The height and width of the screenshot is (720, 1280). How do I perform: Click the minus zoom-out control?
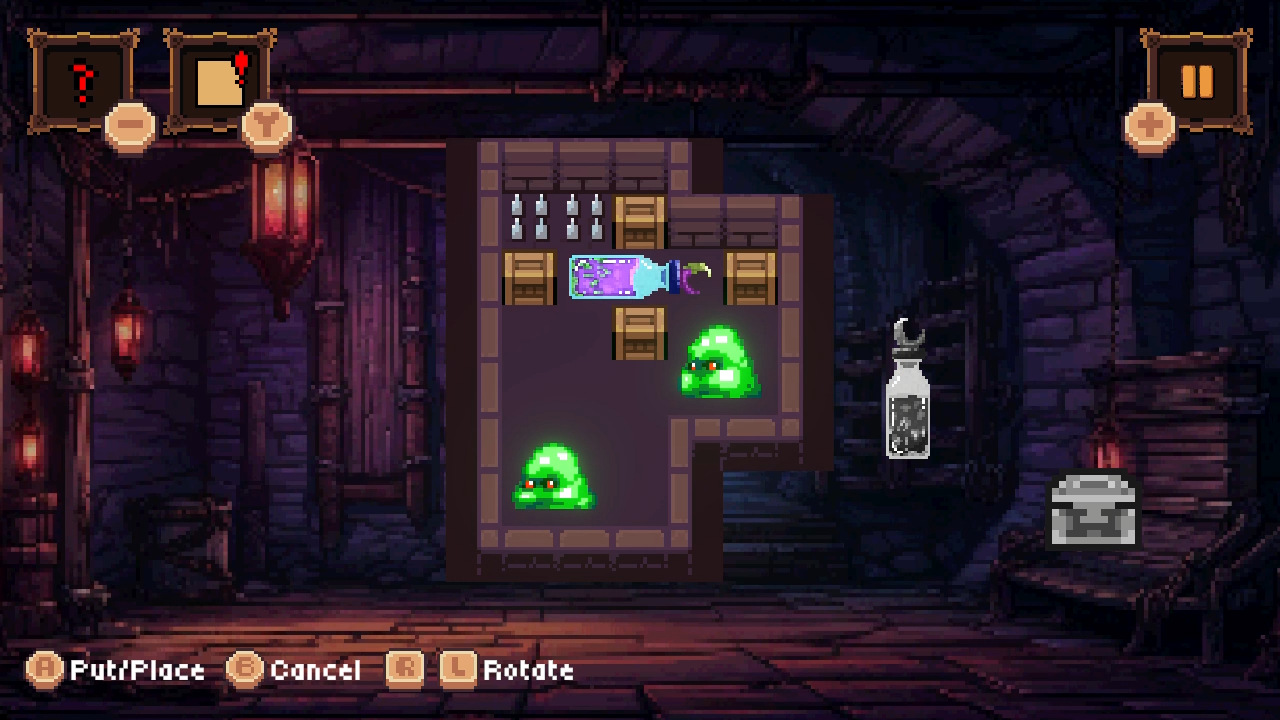tap(128, 125)
